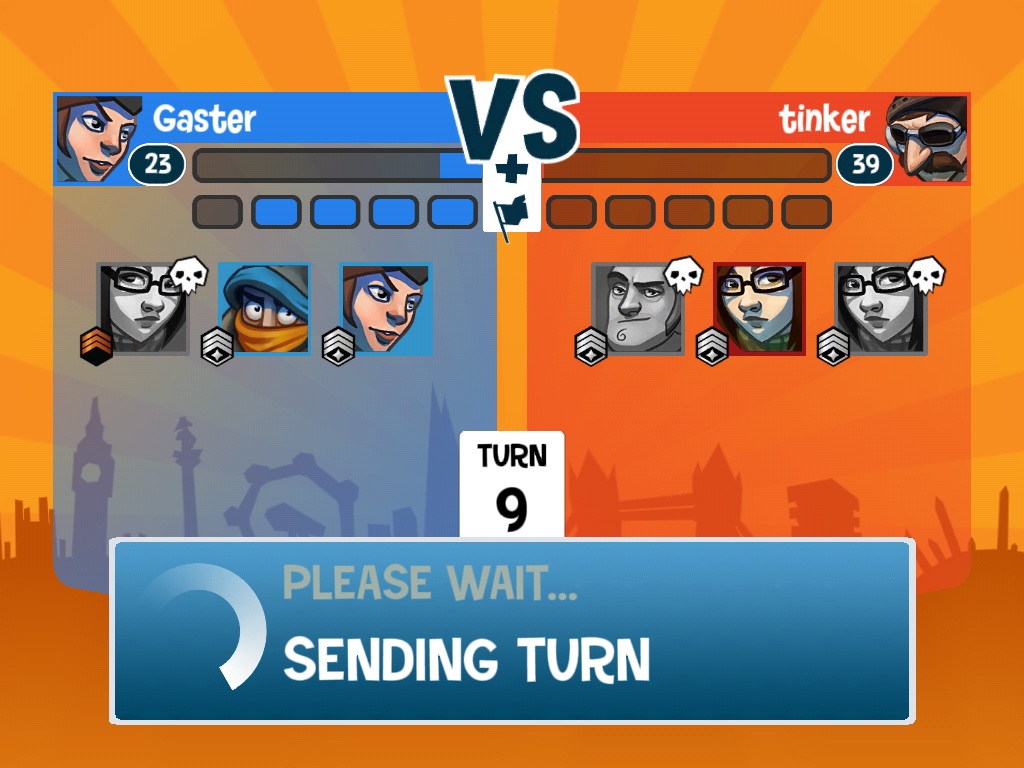Select the blue-hooded woman unit portrait
The height and width of the screenshot is (768, 1024).
tap(386, 308)
